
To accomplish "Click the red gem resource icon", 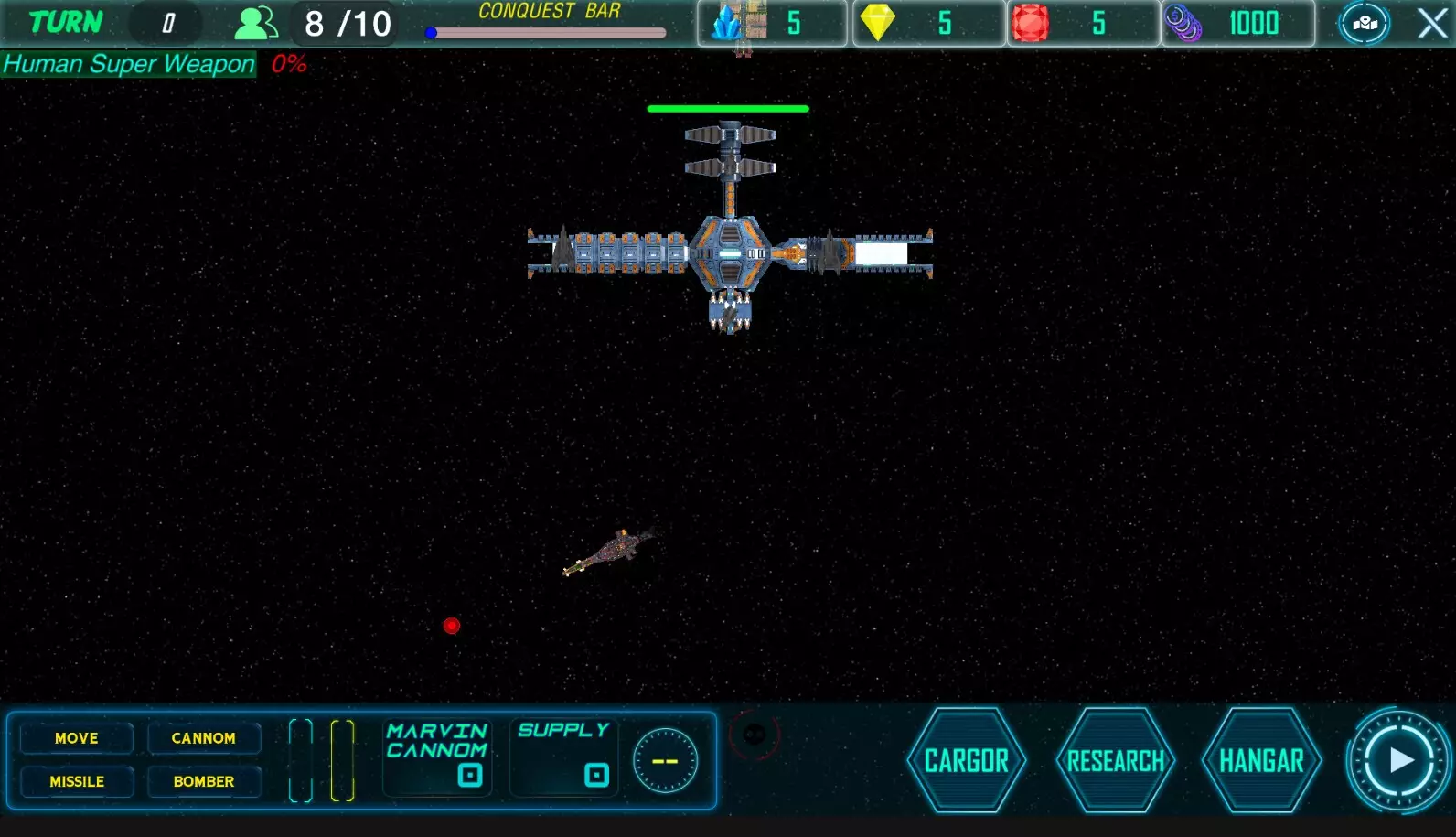I will [x=1033, y=23].
